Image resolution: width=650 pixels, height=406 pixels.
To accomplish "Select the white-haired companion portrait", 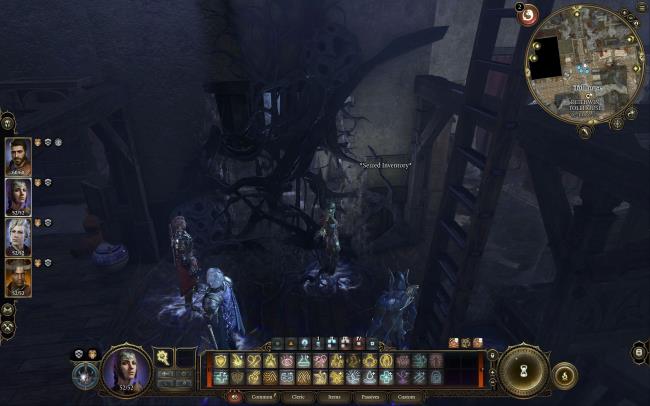I will tap(18, 237).
